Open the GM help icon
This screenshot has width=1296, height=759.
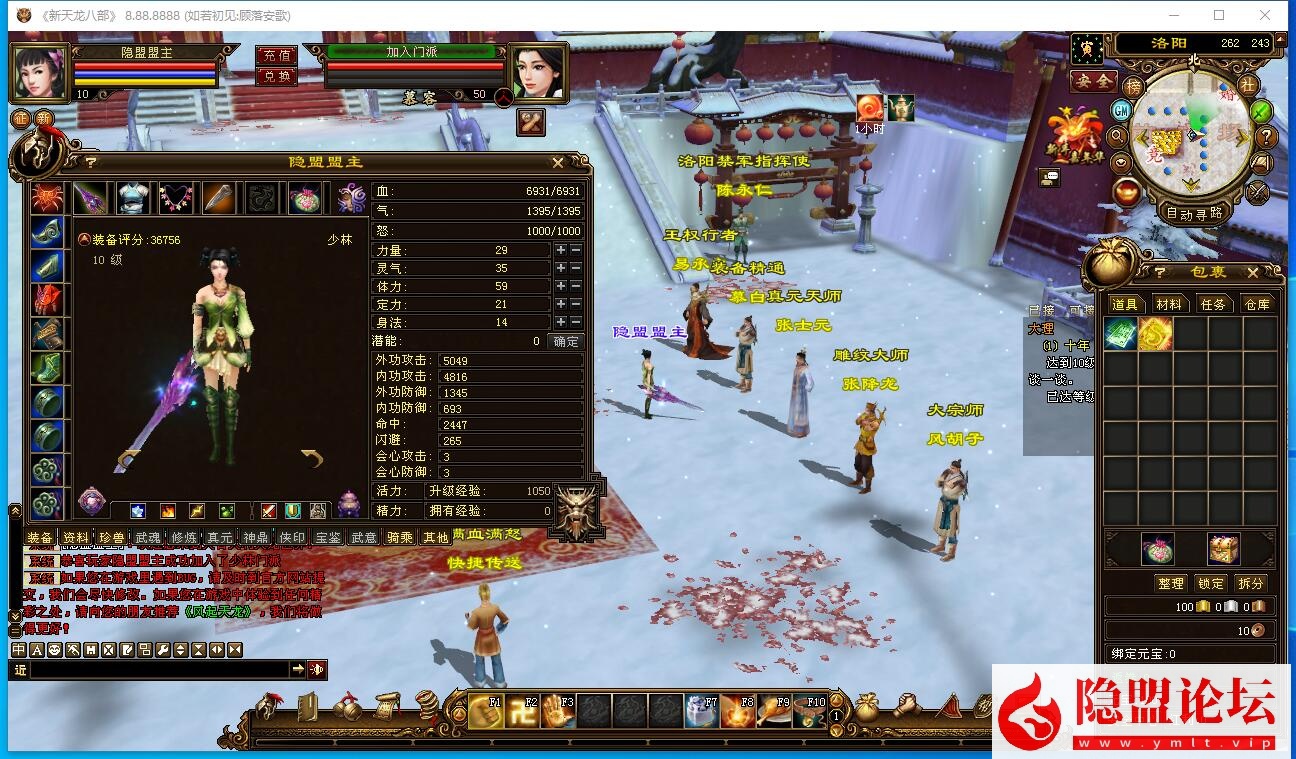tap(1122, 109)
